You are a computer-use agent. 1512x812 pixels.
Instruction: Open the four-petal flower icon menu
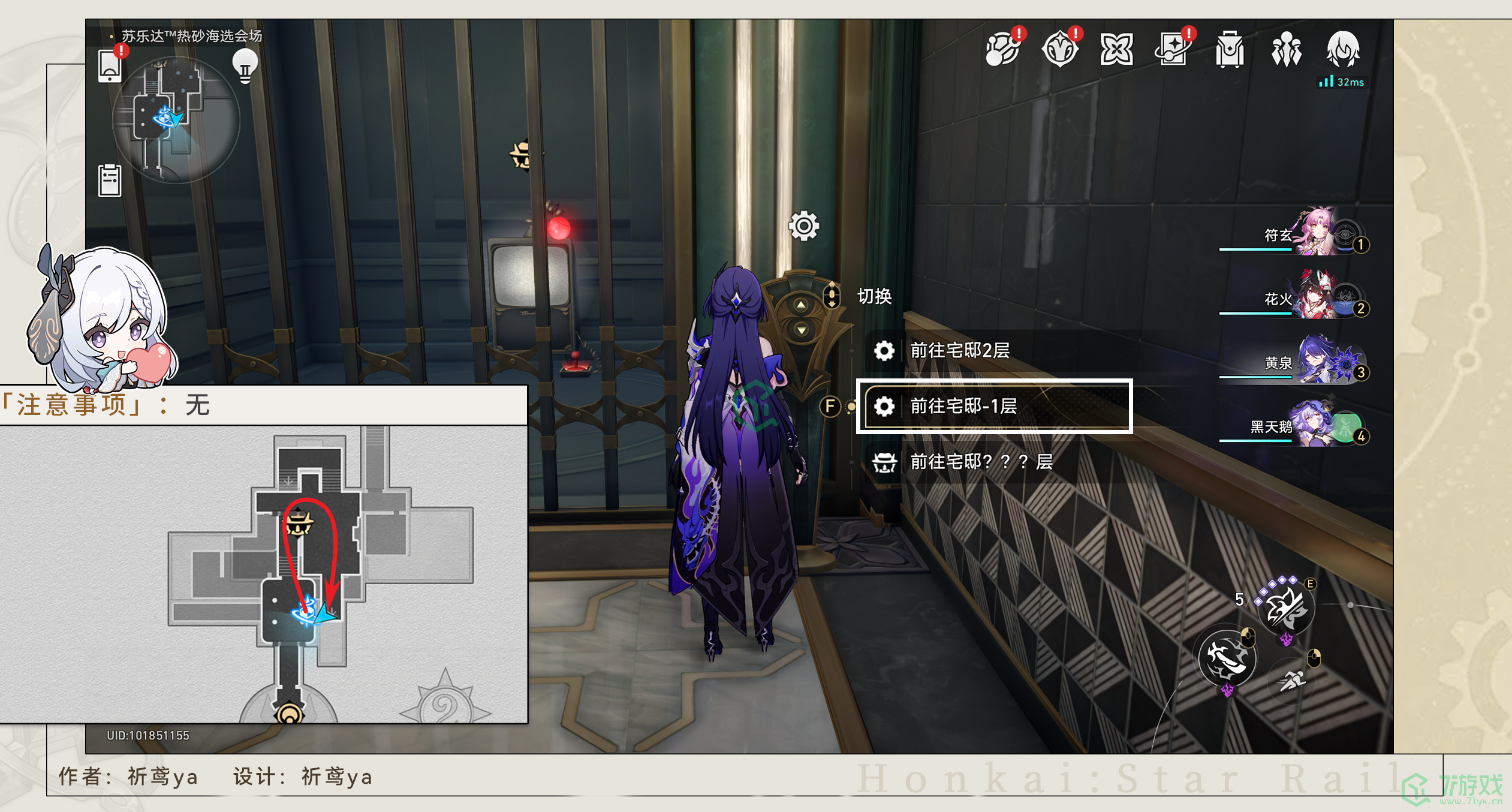(1116, 49)
